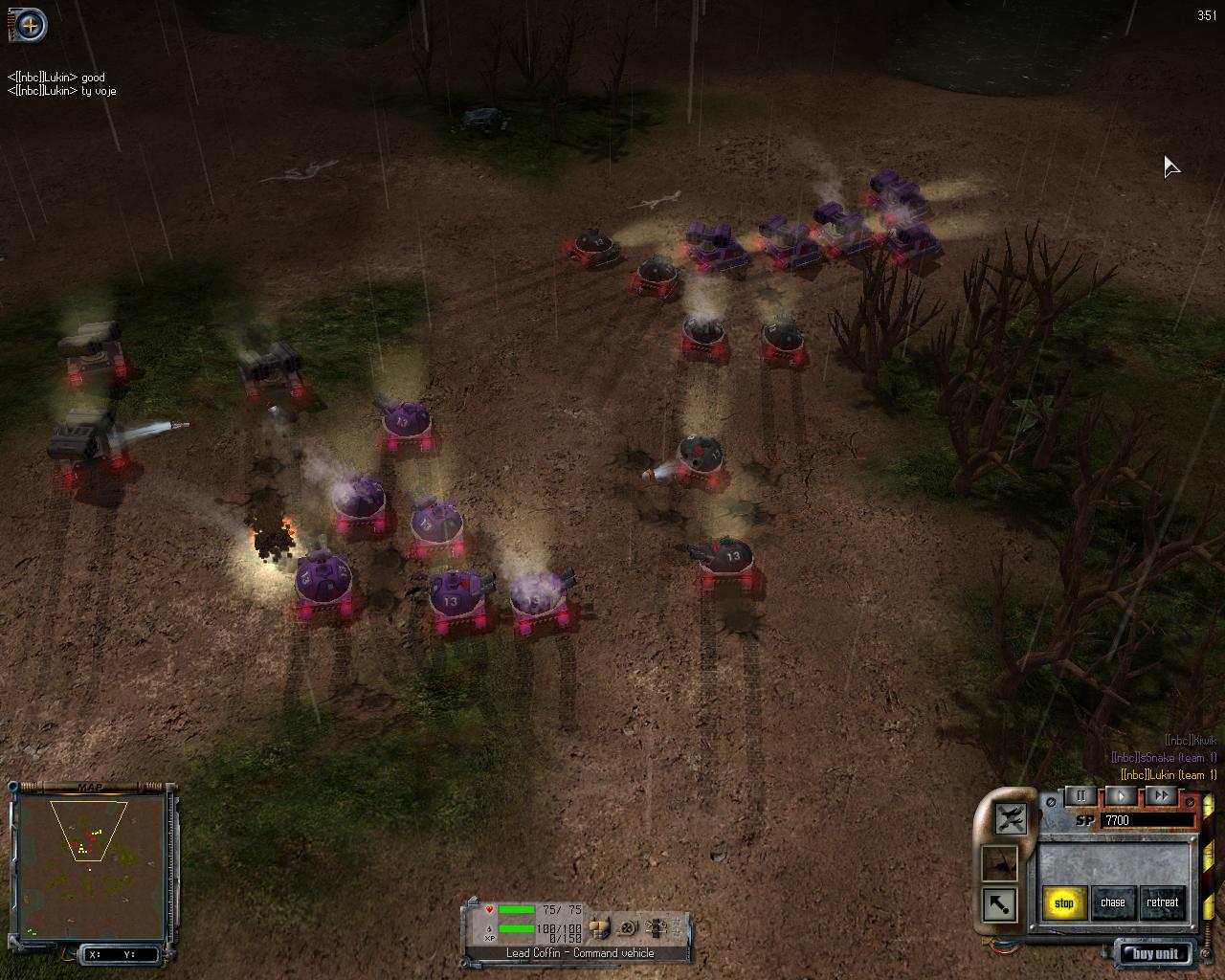Select the chase order
The height and width of the screenshot is (980, 1225).
[1112, 902]
